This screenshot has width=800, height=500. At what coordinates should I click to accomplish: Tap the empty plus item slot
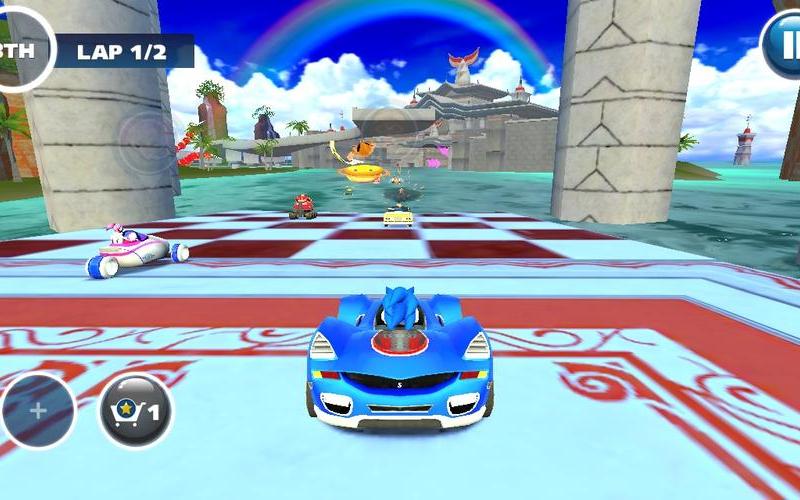(x=38, y=411)
